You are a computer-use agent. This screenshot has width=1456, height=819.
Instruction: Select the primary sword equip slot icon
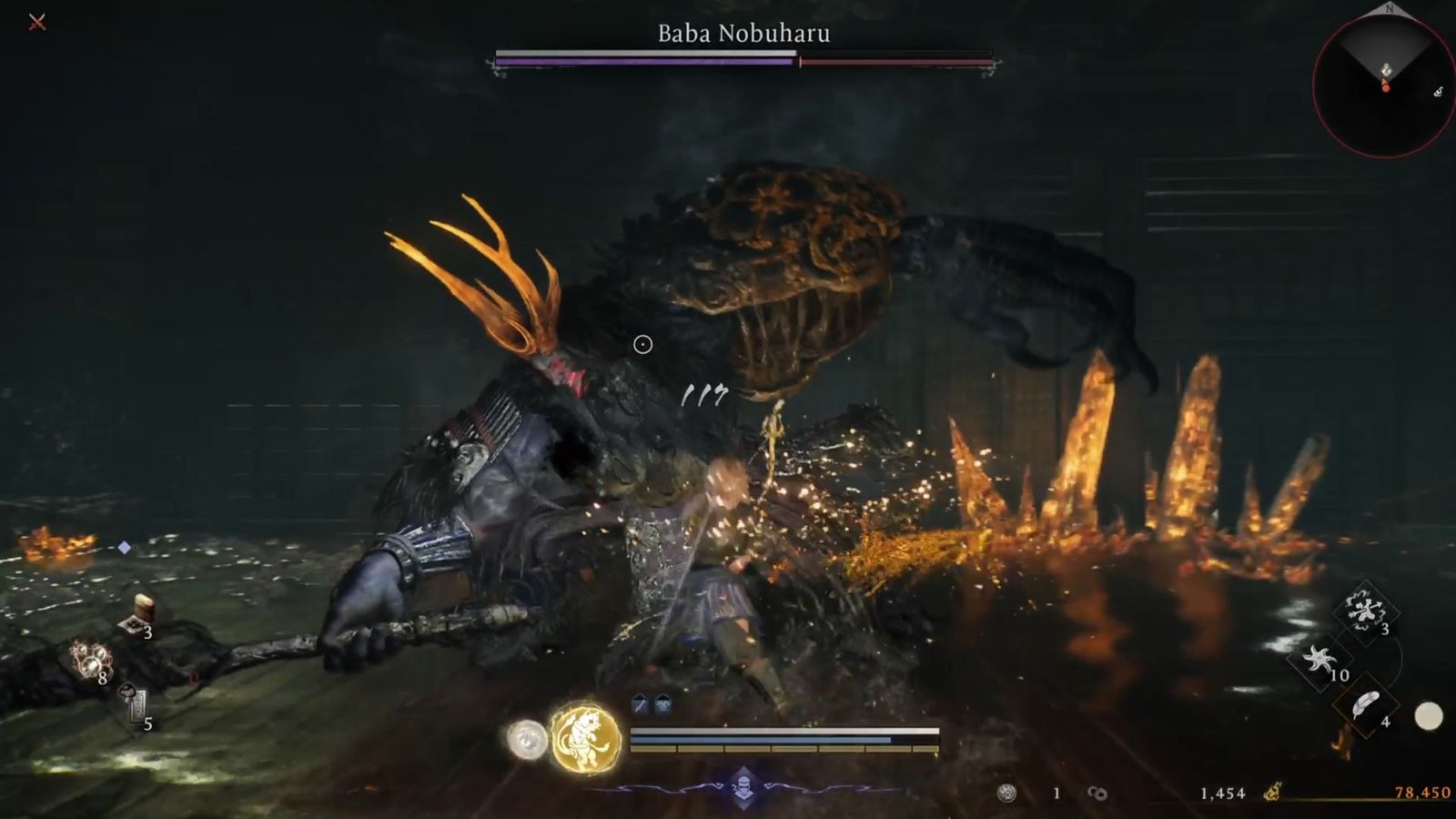click(640, 703)
